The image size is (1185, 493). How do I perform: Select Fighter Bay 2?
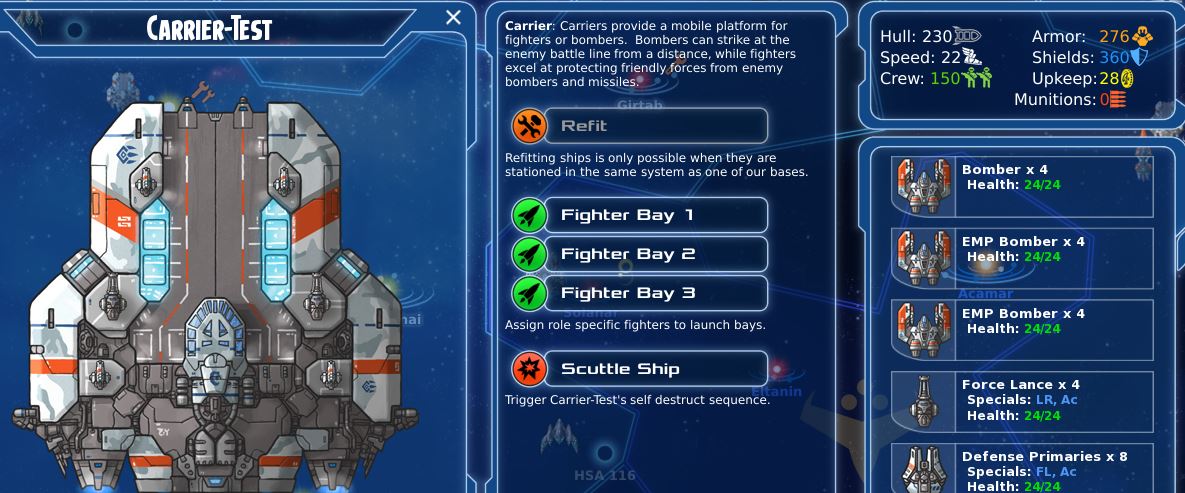(x=640, y=254)
